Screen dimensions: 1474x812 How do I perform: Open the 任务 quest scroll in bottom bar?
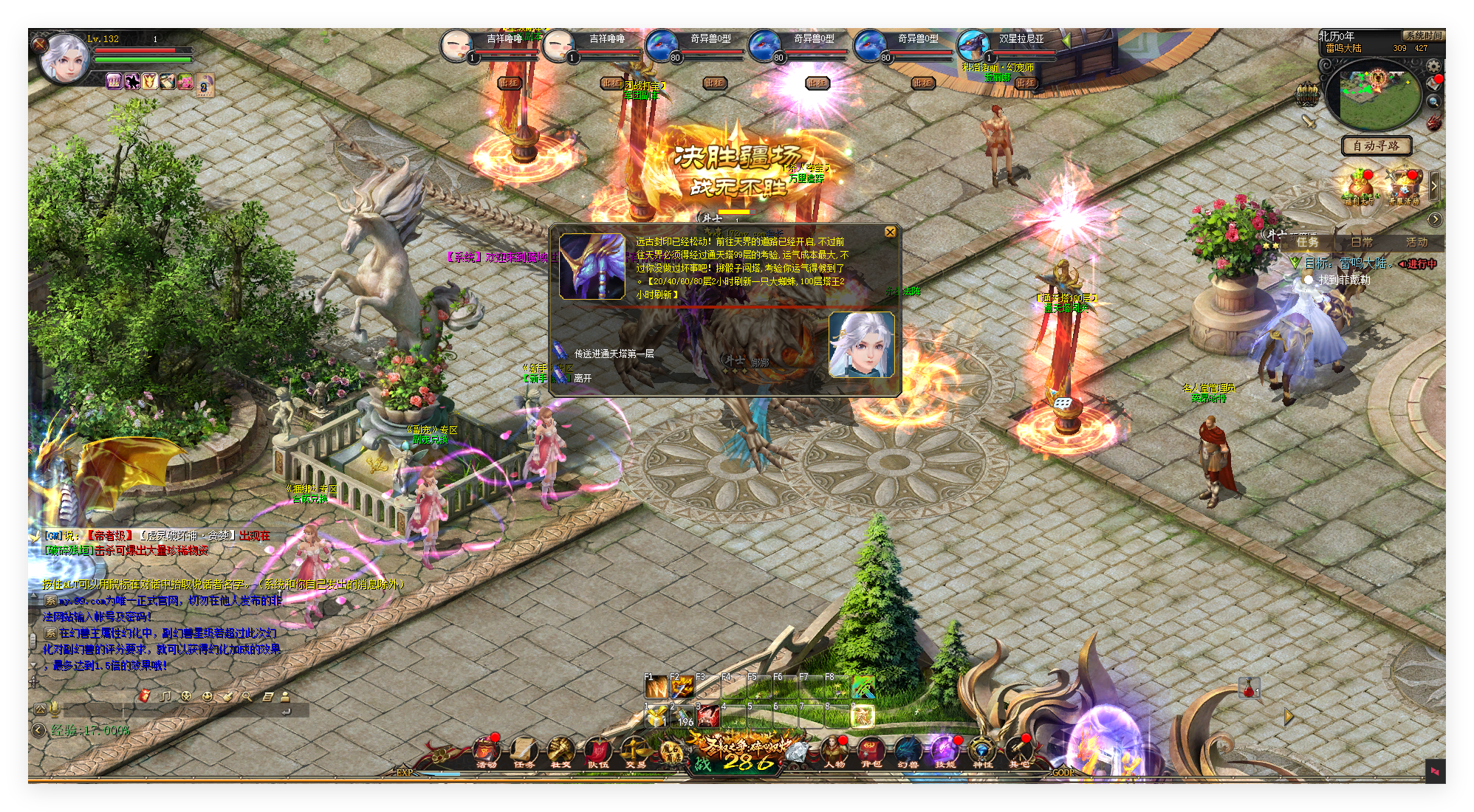click(524, 751)
